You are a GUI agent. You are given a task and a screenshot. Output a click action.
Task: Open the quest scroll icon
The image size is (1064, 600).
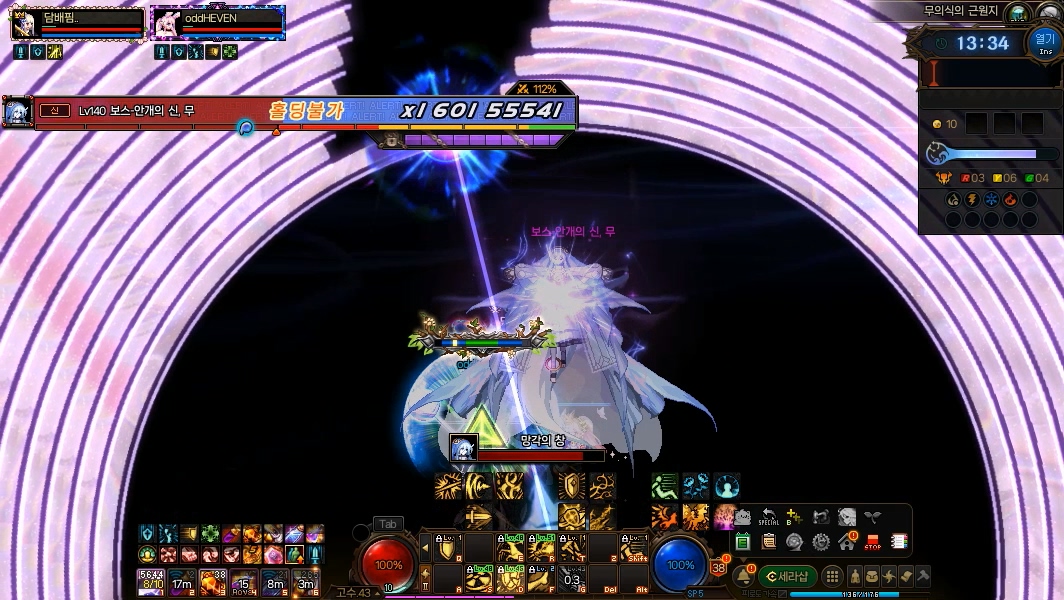point(905,577)
